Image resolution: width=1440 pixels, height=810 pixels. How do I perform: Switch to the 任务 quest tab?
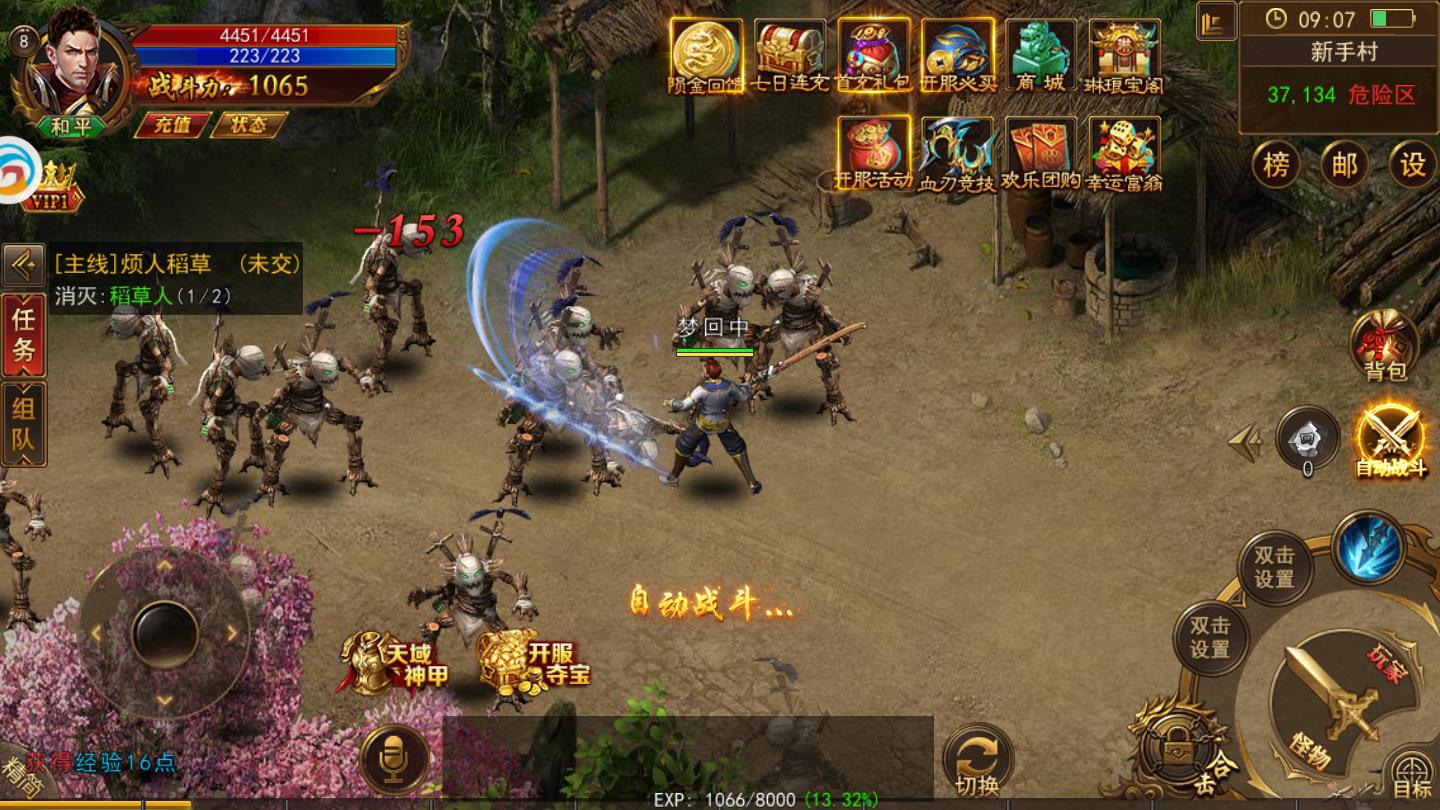[x=23, y=334]
